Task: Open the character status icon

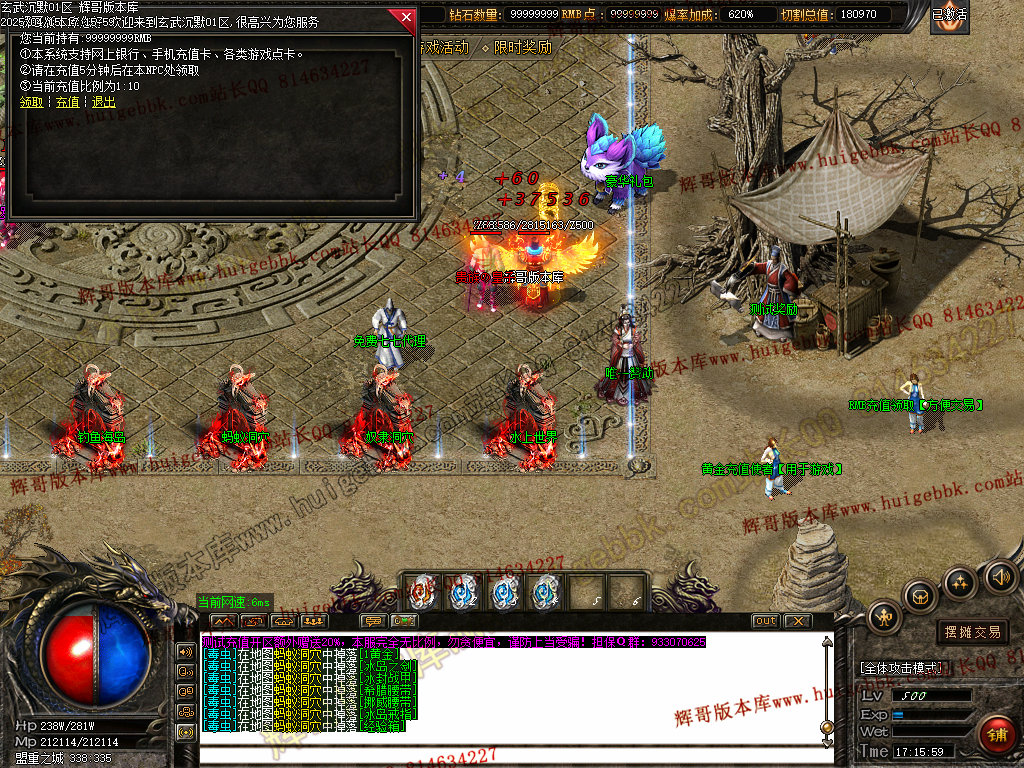Action: point(885,617)
